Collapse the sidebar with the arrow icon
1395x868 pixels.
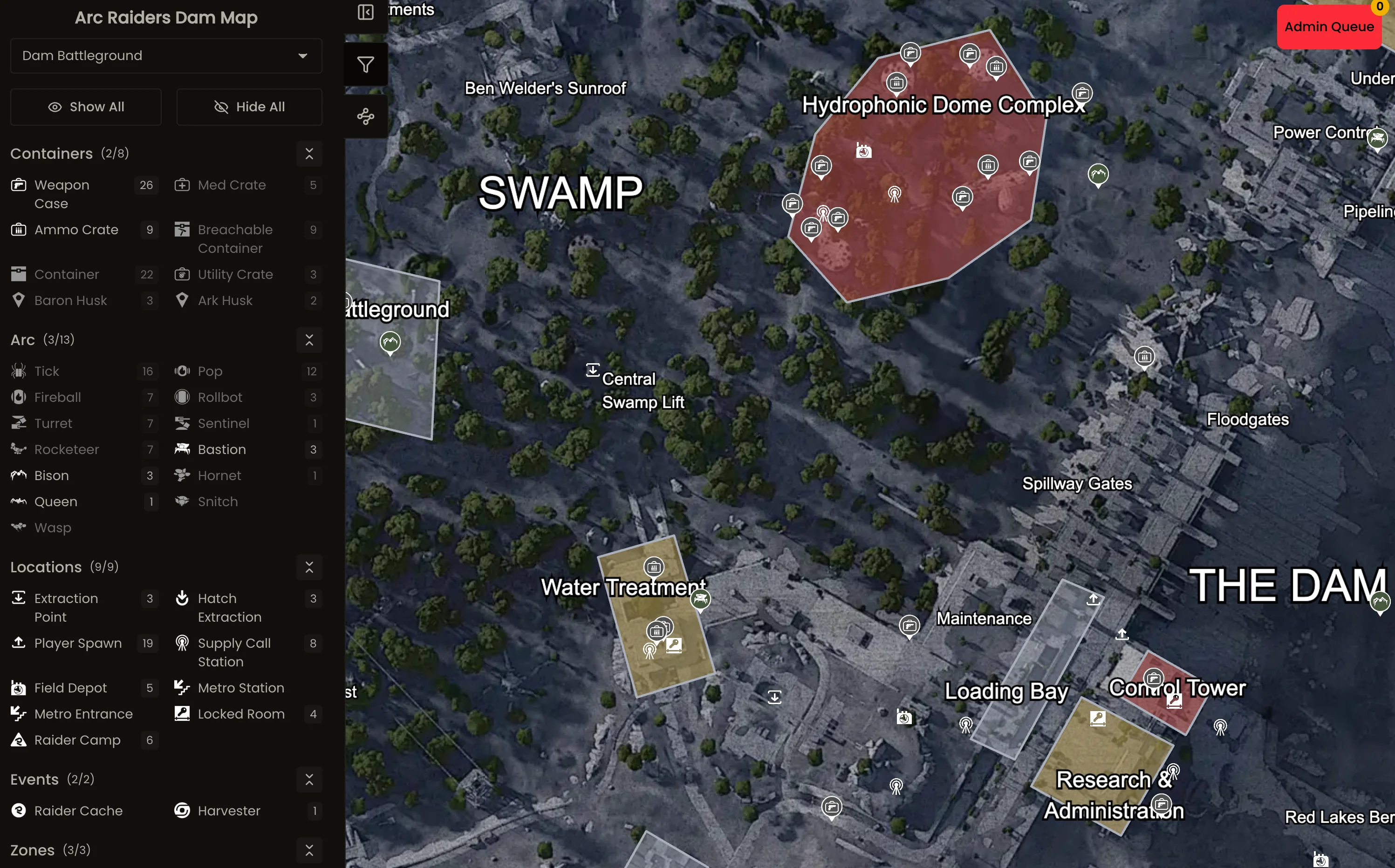click(x=366, y=12)
